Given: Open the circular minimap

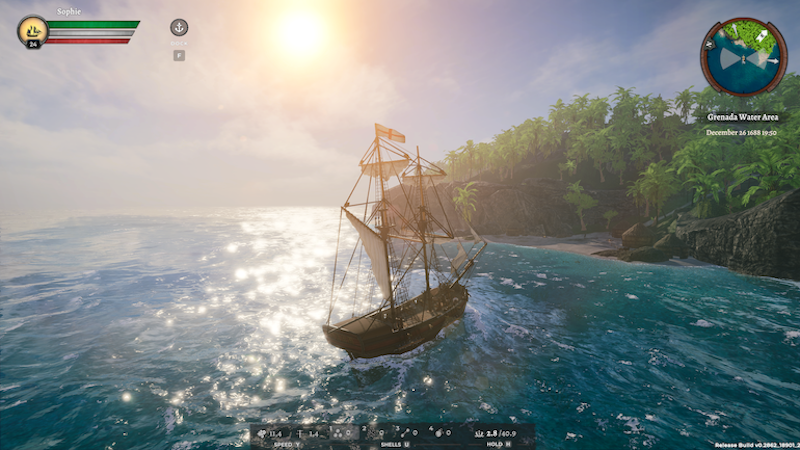Looking at the screenshot, I should pyautogui.click(x=744, y=56).
